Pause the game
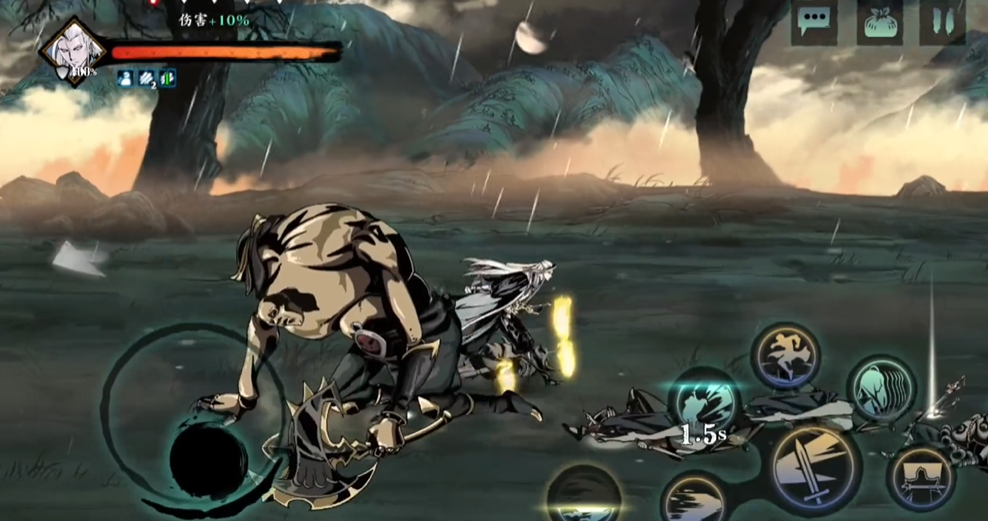 tap(942, 22)
